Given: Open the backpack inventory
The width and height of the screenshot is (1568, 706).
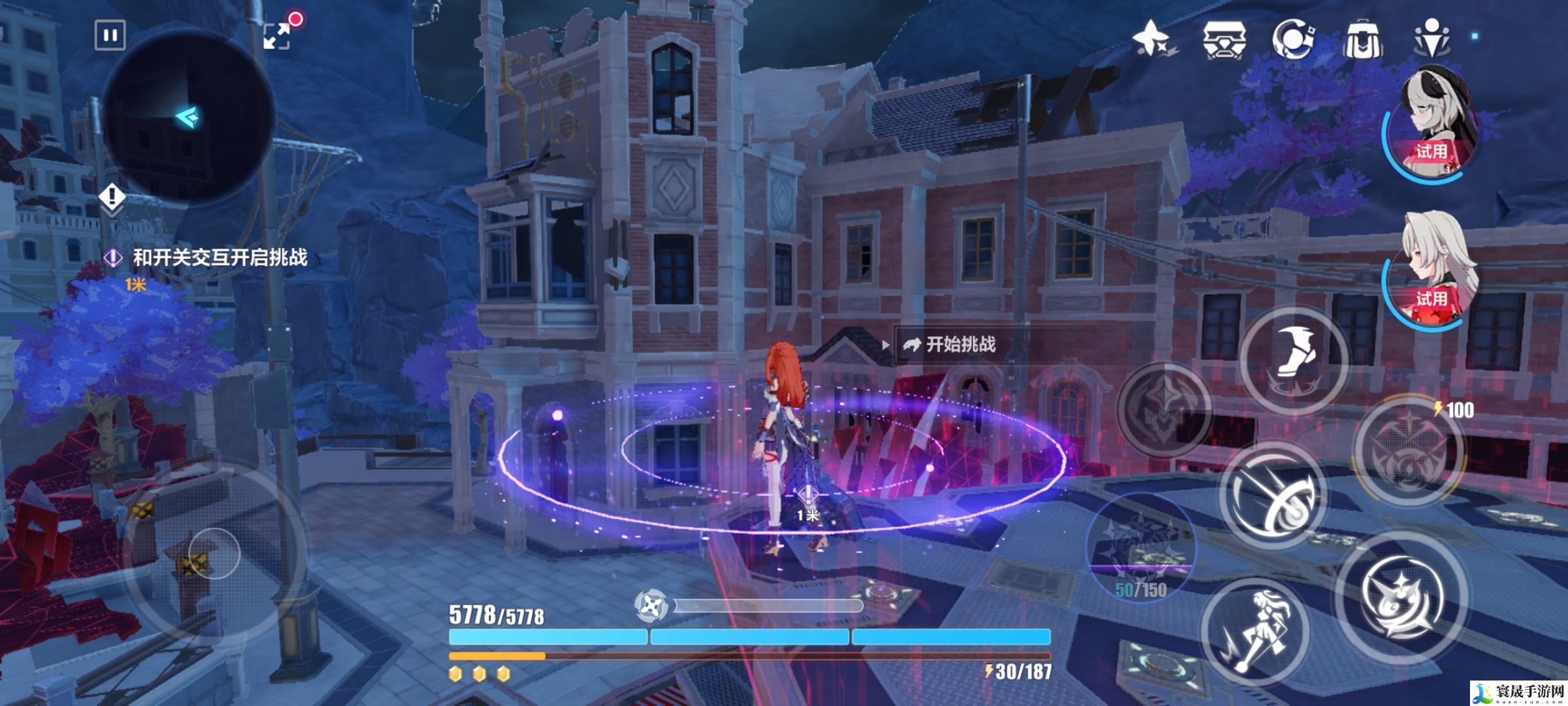Looking at the screenshot, I should pos(1362,39).
